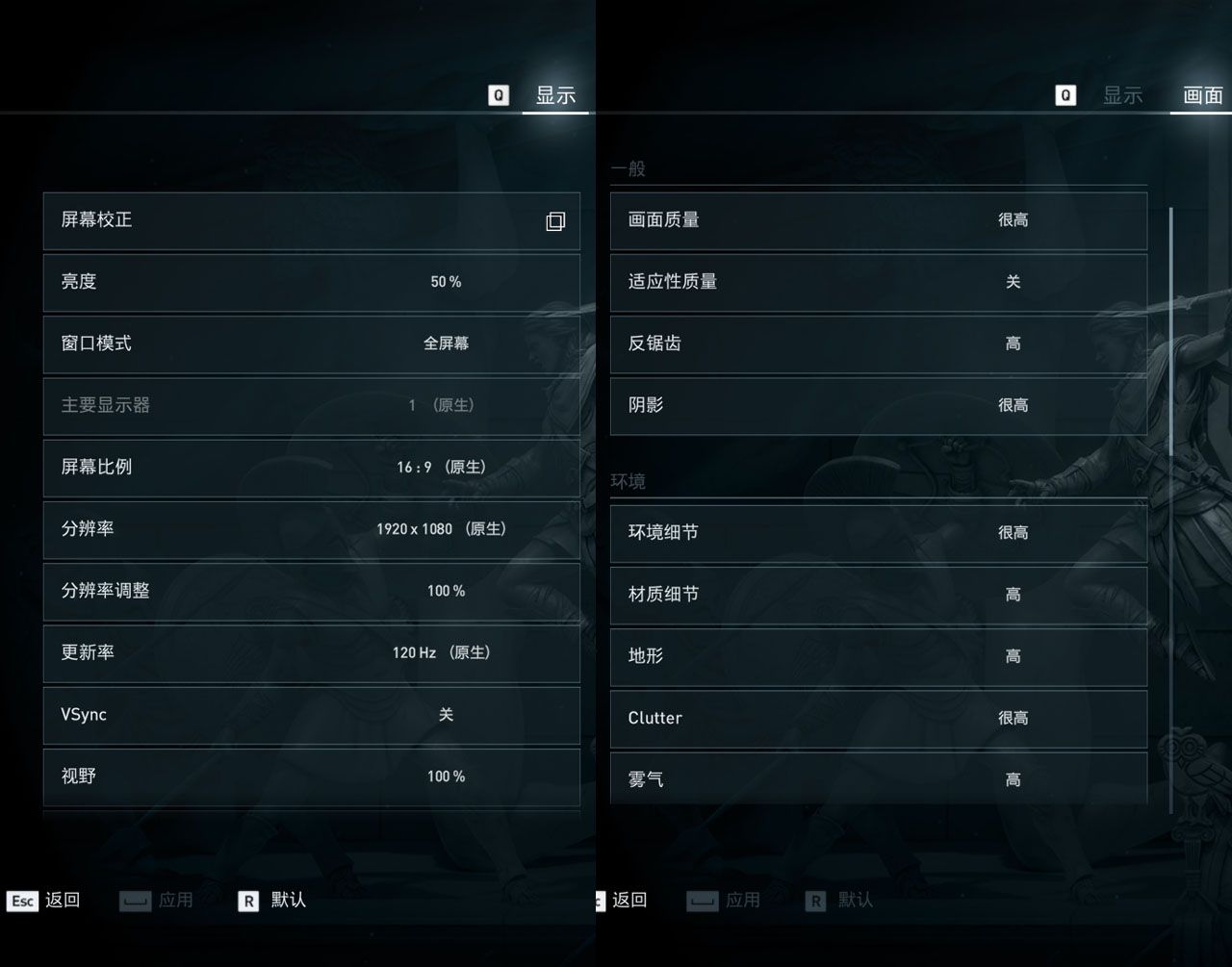
Task: Click 返回 to go back
Action: click(x=61, y=901)
